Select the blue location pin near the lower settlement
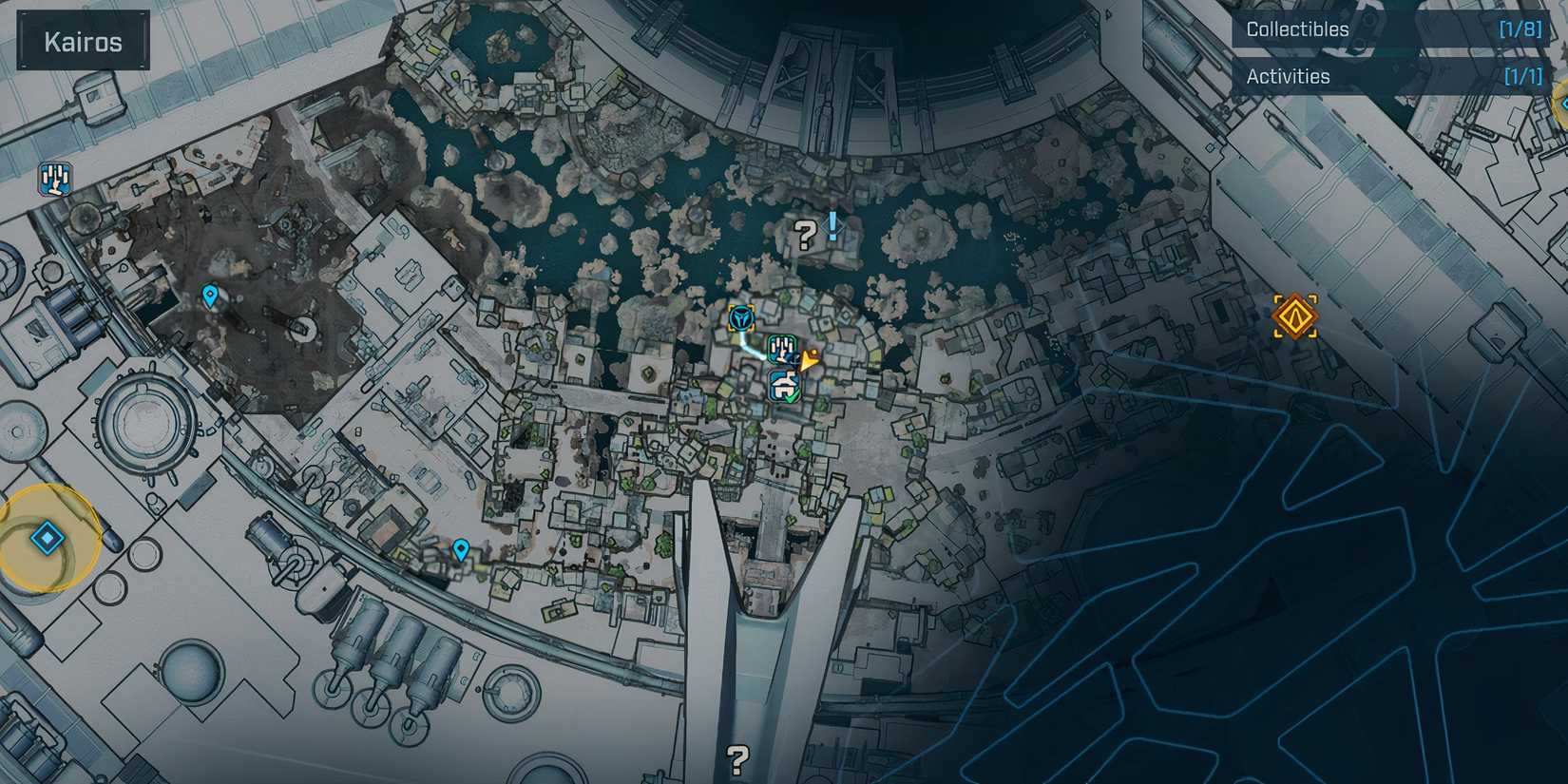 click(x=462, y=548)
